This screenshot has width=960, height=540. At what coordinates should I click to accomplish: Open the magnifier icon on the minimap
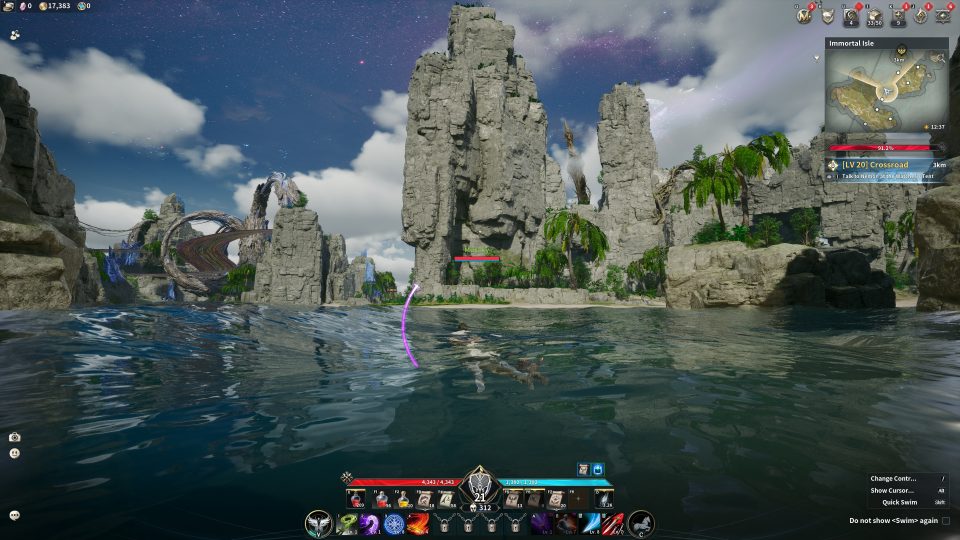point(939,57)
